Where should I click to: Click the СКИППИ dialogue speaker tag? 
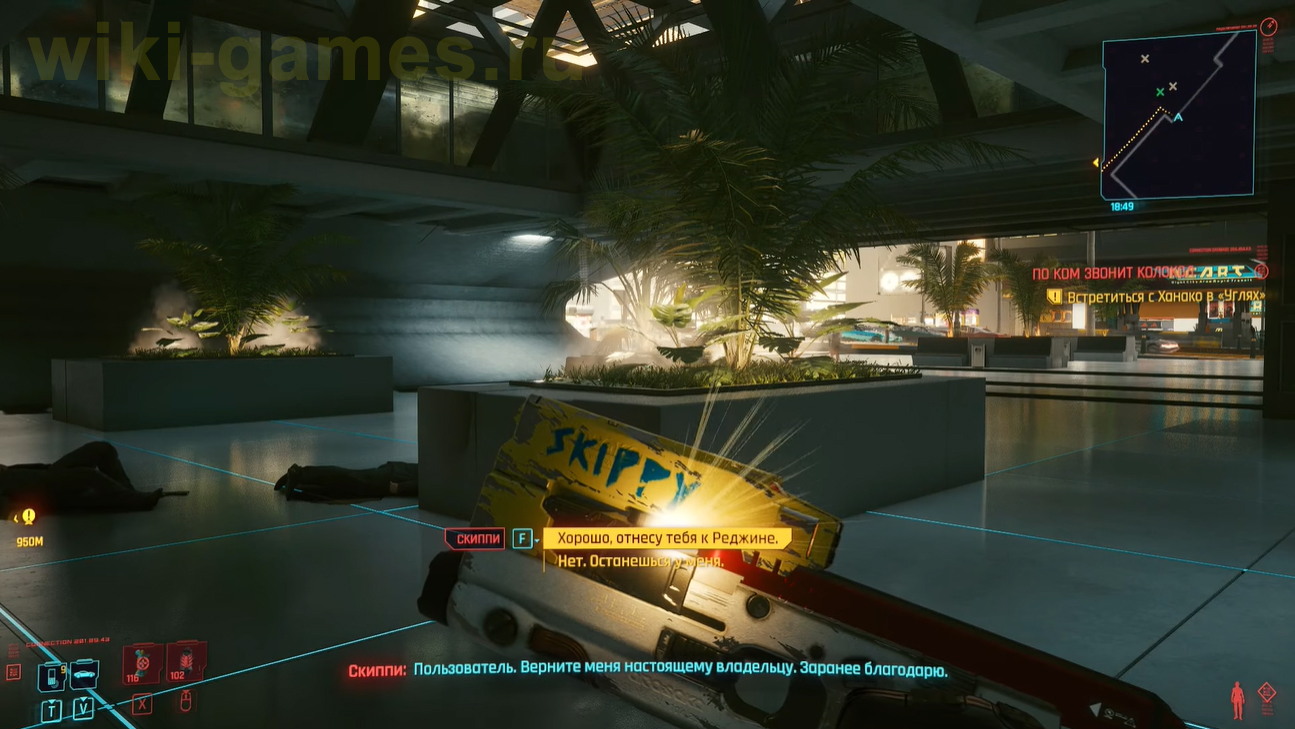pos(478,538)
